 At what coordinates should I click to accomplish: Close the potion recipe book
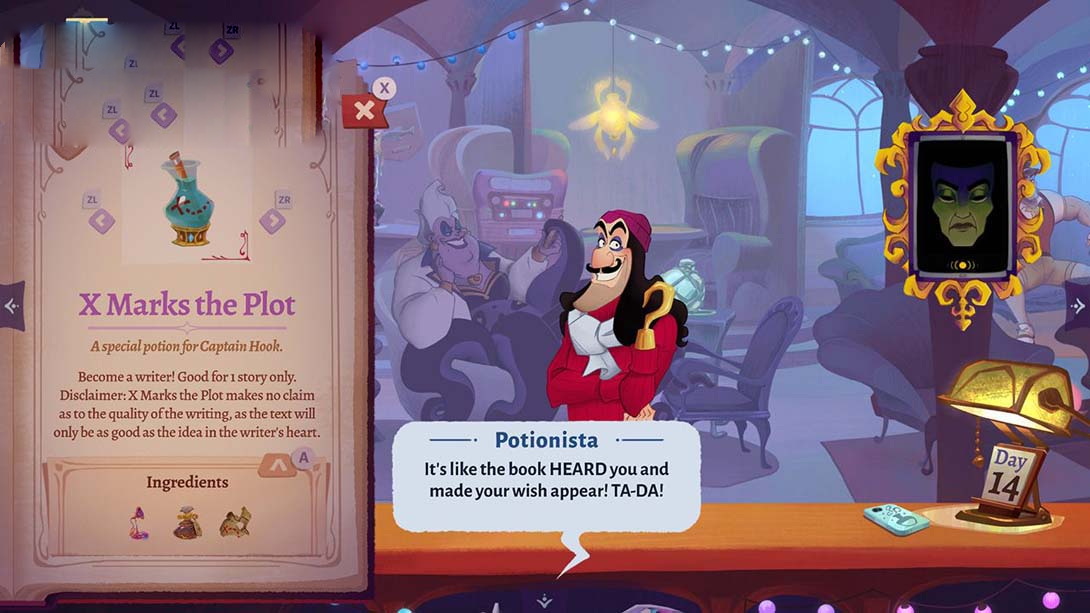point(365,110)
